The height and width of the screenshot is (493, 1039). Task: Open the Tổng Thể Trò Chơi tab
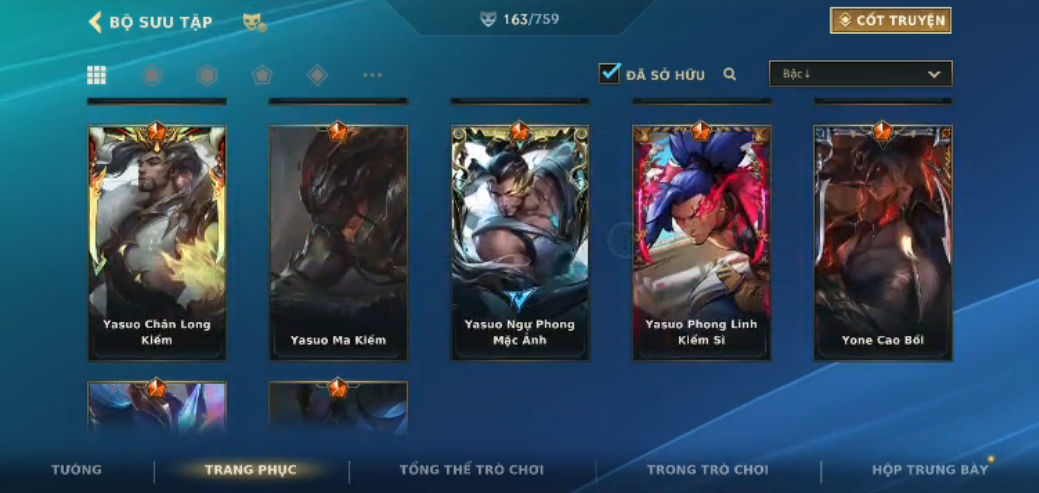471,470
